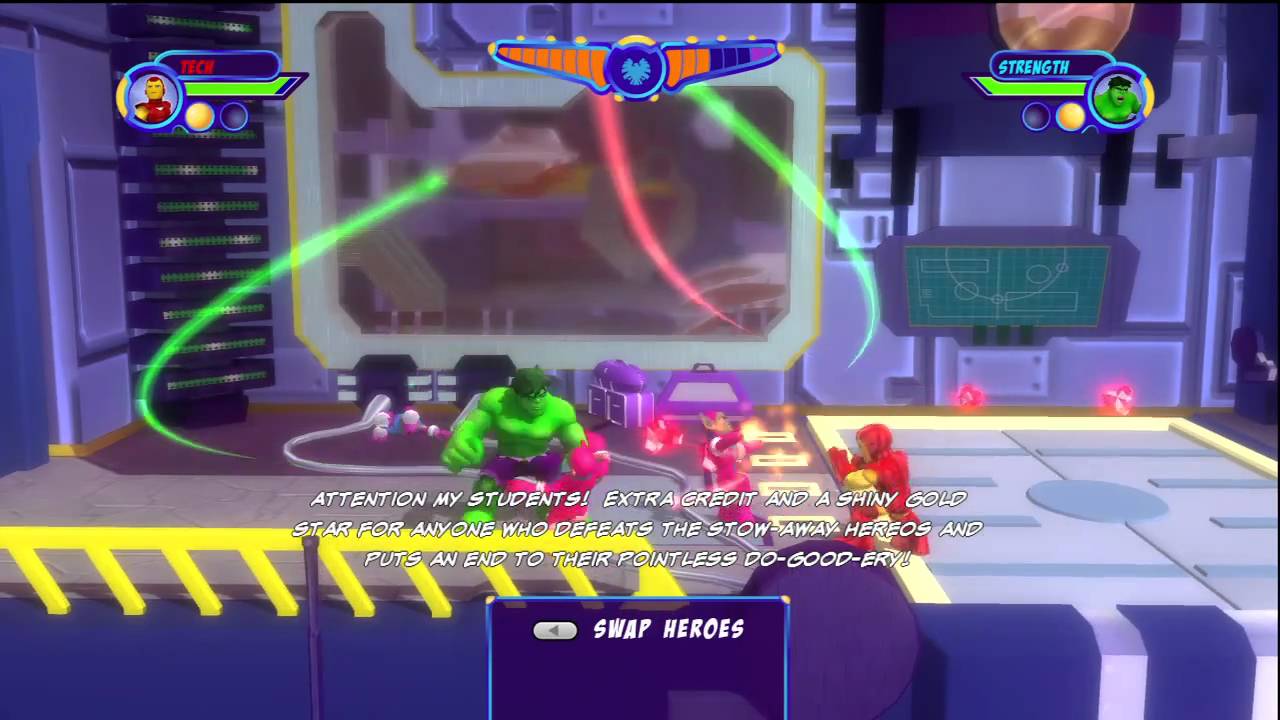Click the eagle emblem at screen top center
Screen dimensions: 1280x720
(637, 69)
